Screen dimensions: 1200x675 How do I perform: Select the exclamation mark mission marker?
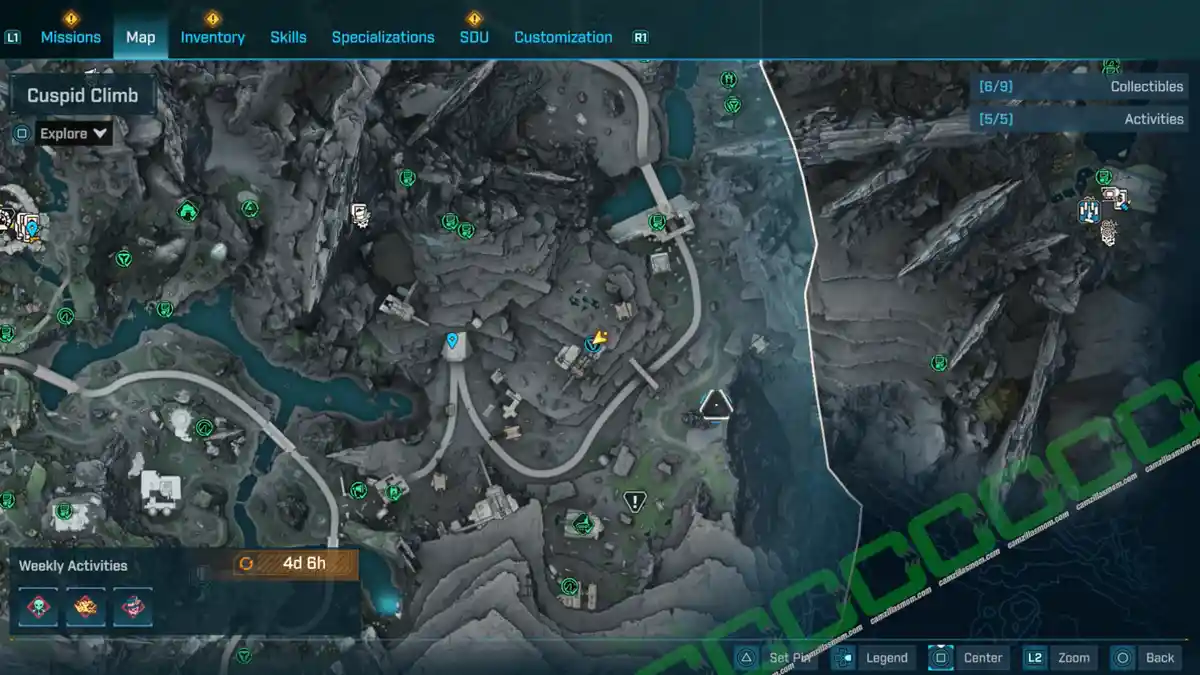pos(635,501)
